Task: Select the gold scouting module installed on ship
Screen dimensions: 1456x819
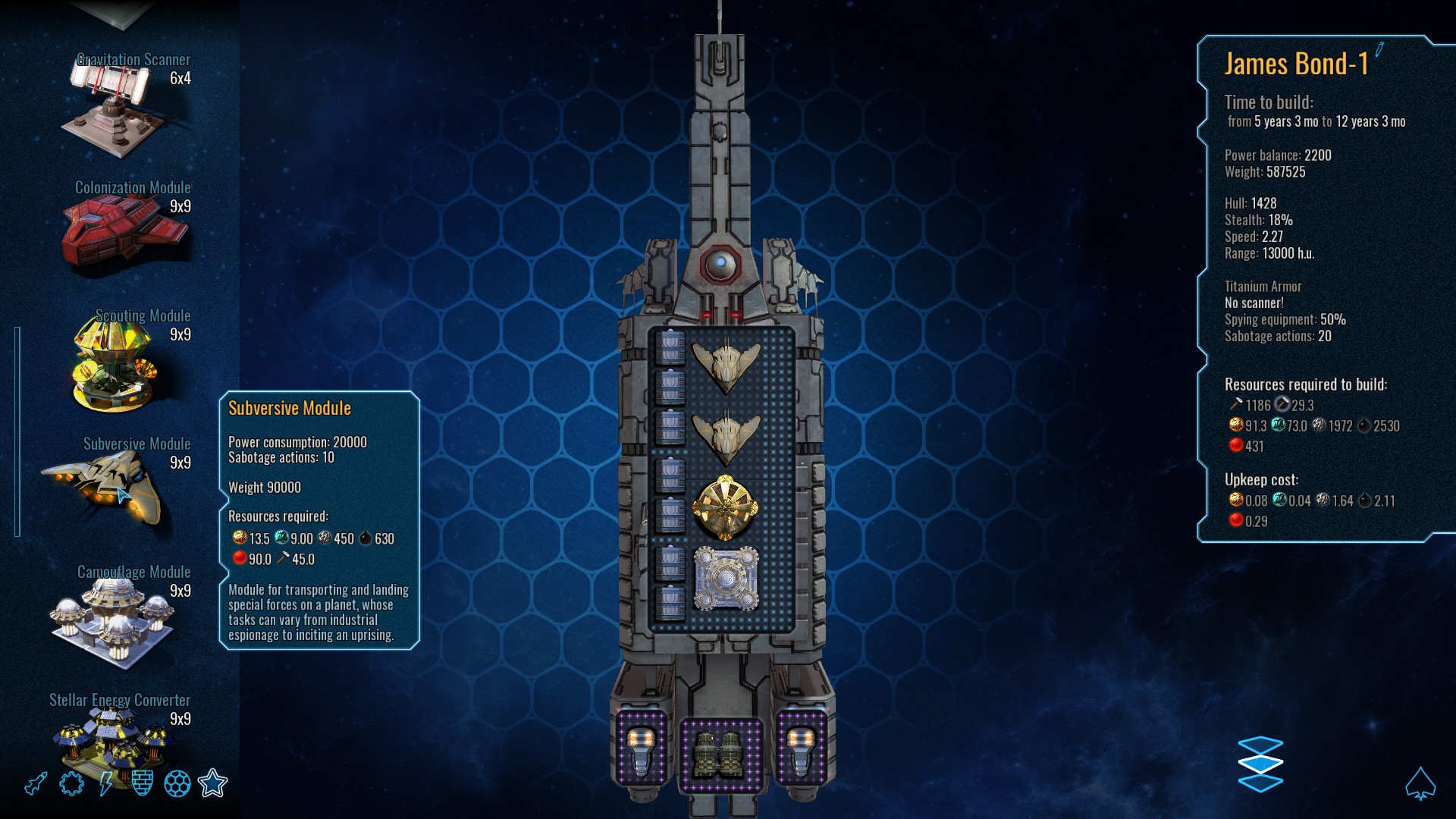Action: (726, 508)
